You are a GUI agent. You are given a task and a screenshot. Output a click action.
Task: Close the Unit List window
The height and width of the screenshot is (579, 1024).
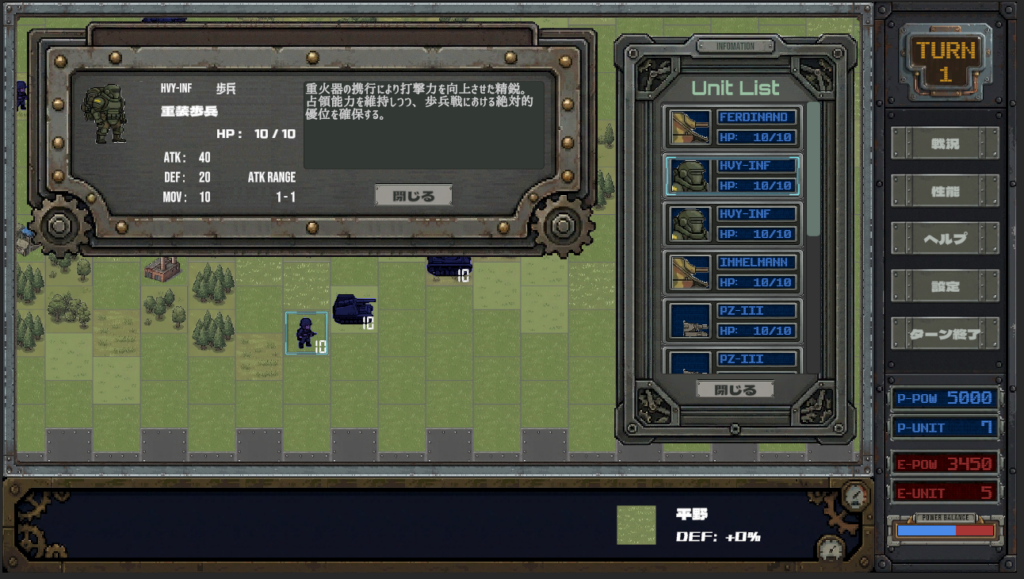(735, 390)
